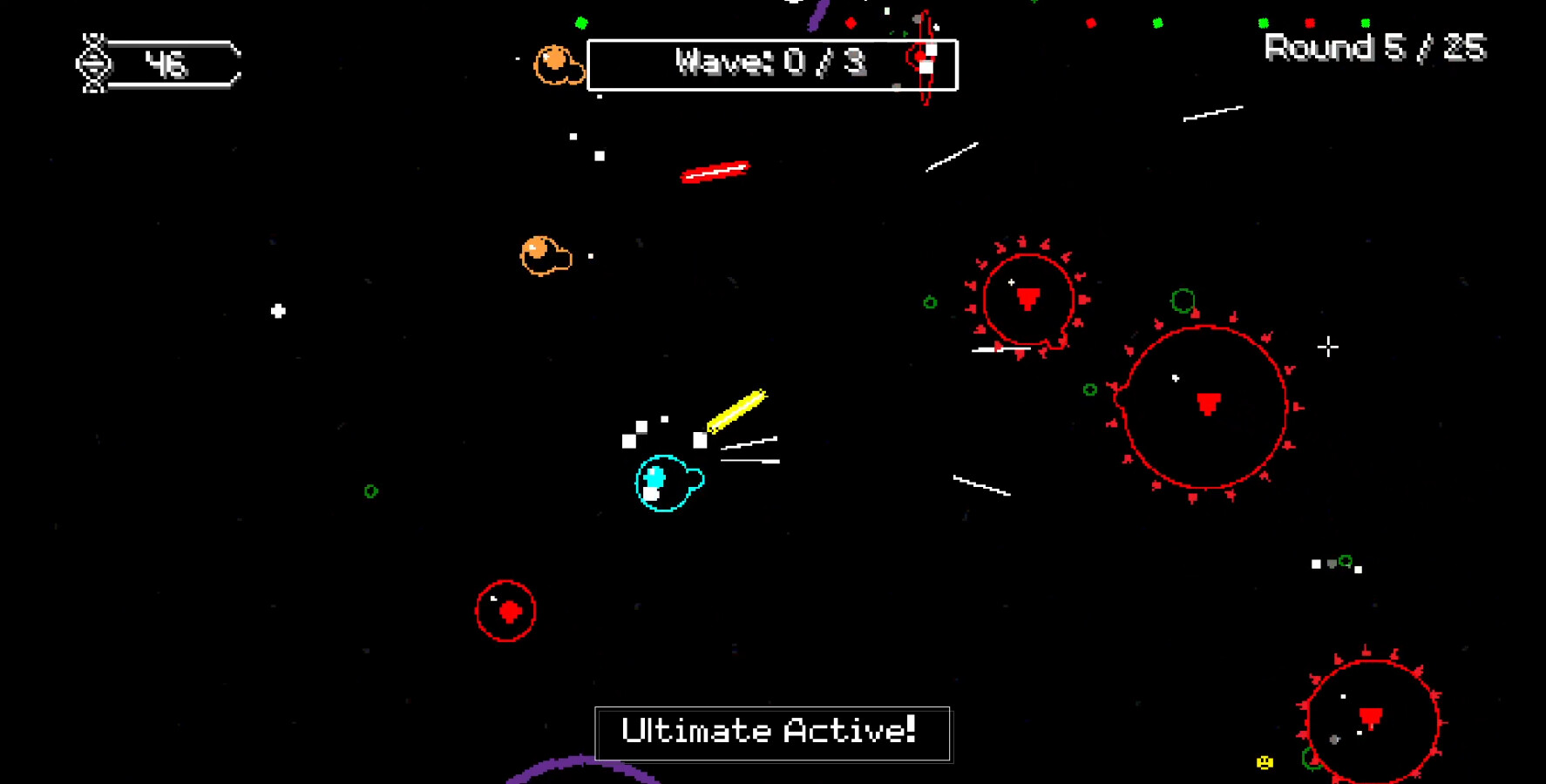The image size is (1546, 784).
Task: Click the orange double-cell enemy mid-left
Action: pyautogui.click(x=545, y=253)
